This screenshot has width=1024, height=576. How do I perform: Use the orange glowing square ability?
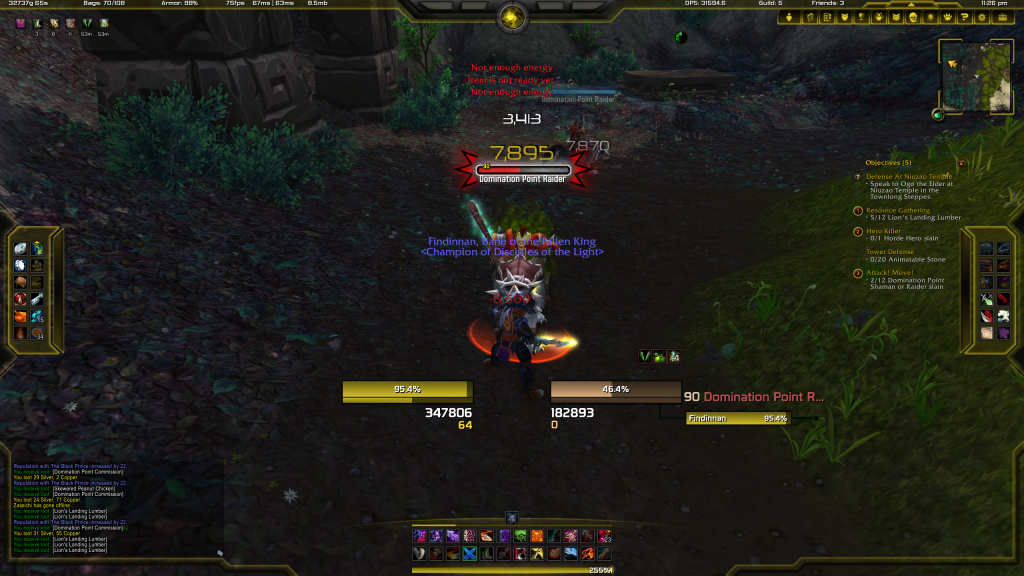pos(536,537)
